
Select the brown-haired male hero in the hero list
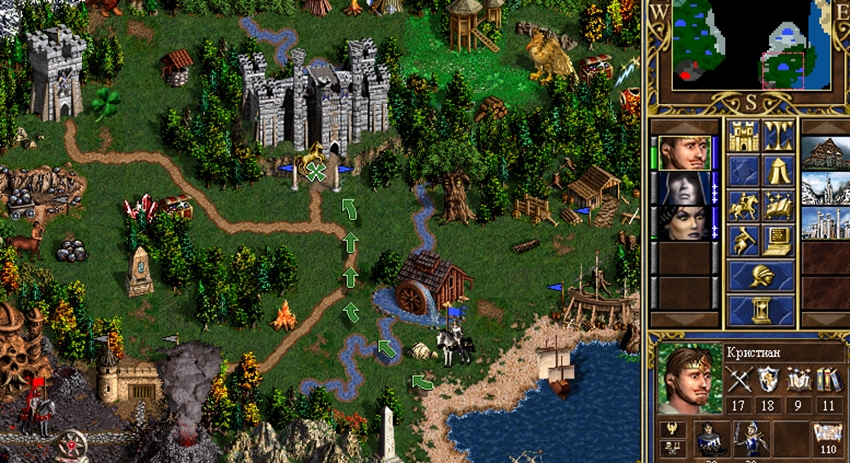[683, 153]
